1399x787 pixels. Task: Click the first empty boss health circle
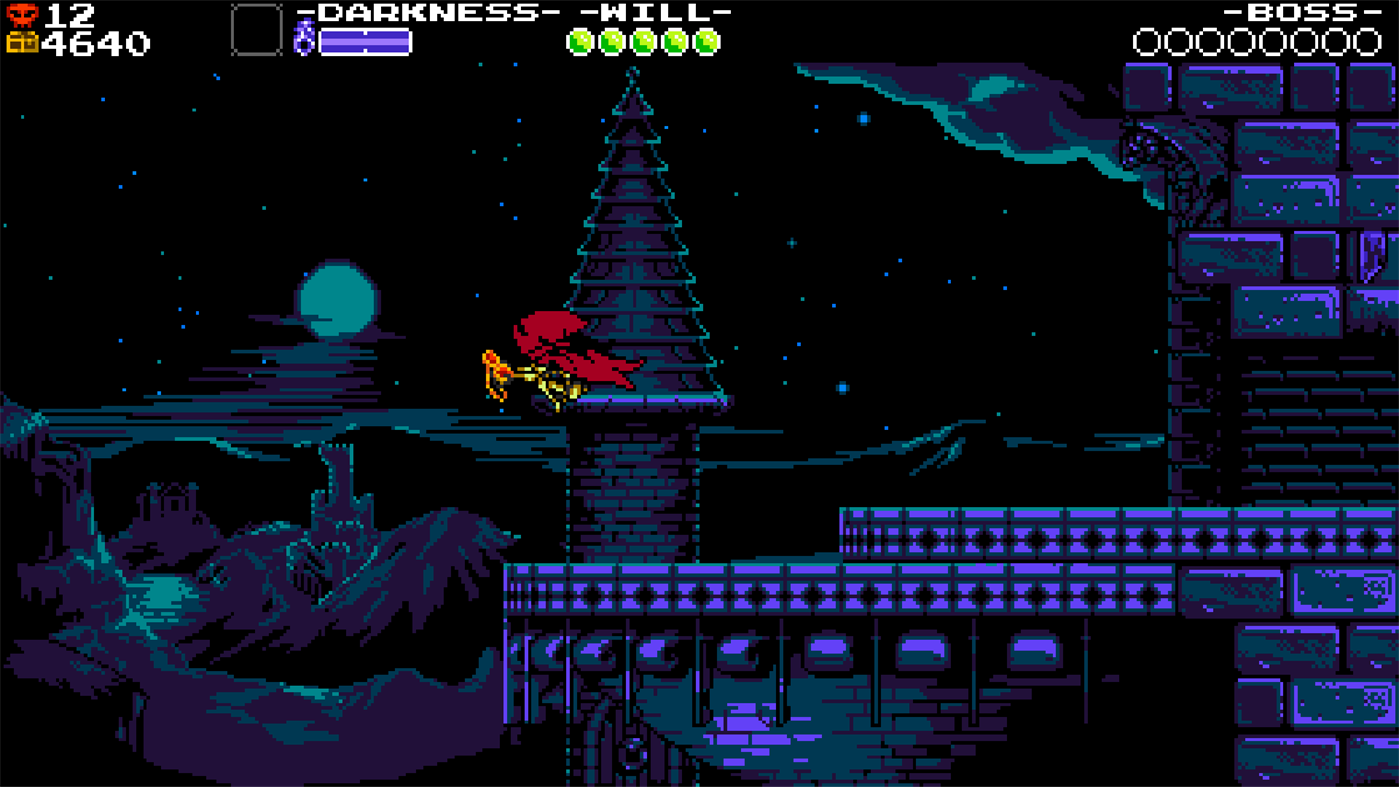tap(1146, 42)
